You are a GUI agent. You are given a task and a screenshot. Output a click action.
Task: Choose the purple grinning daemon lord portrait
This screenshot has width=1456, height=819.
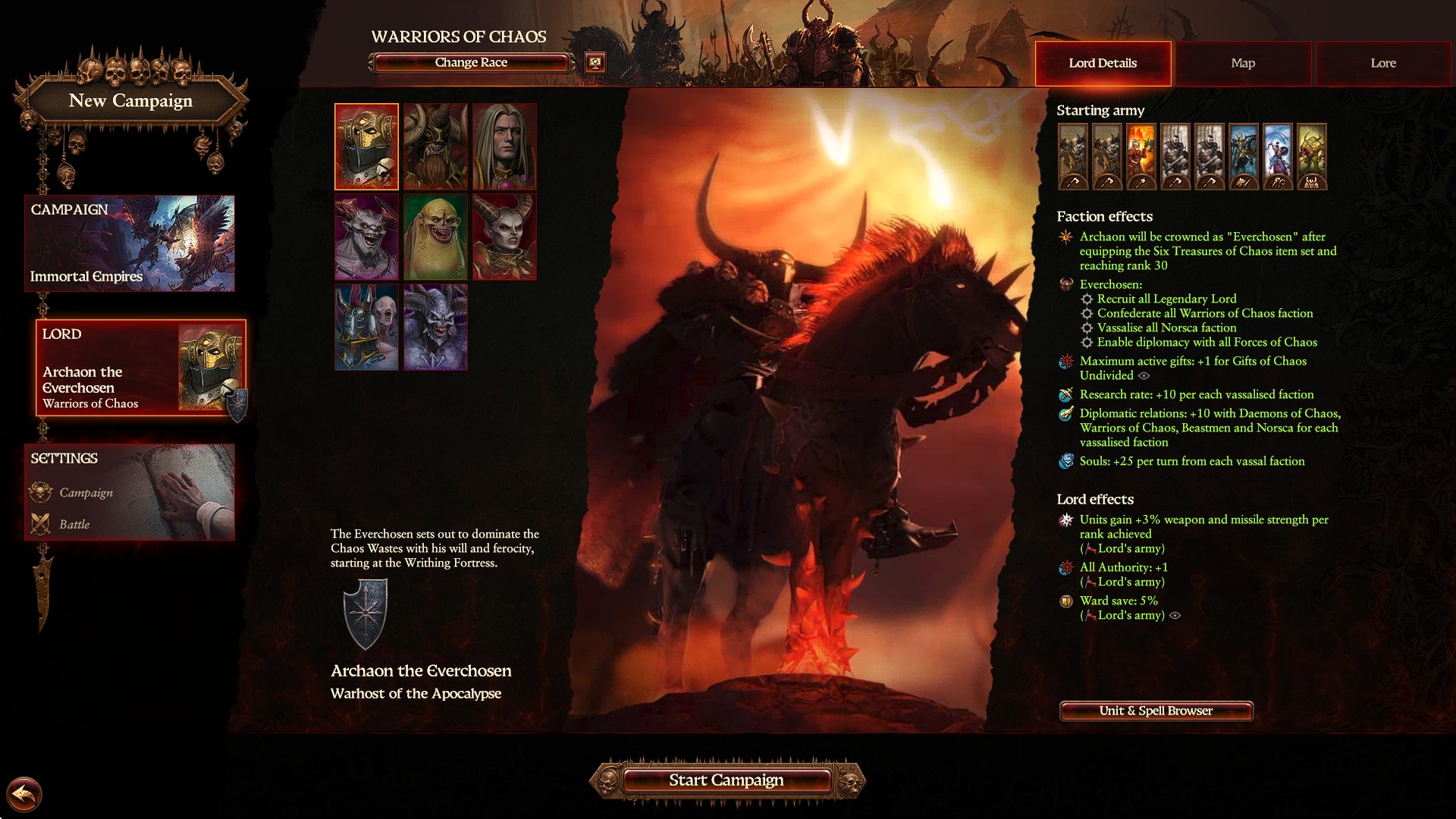367,237
